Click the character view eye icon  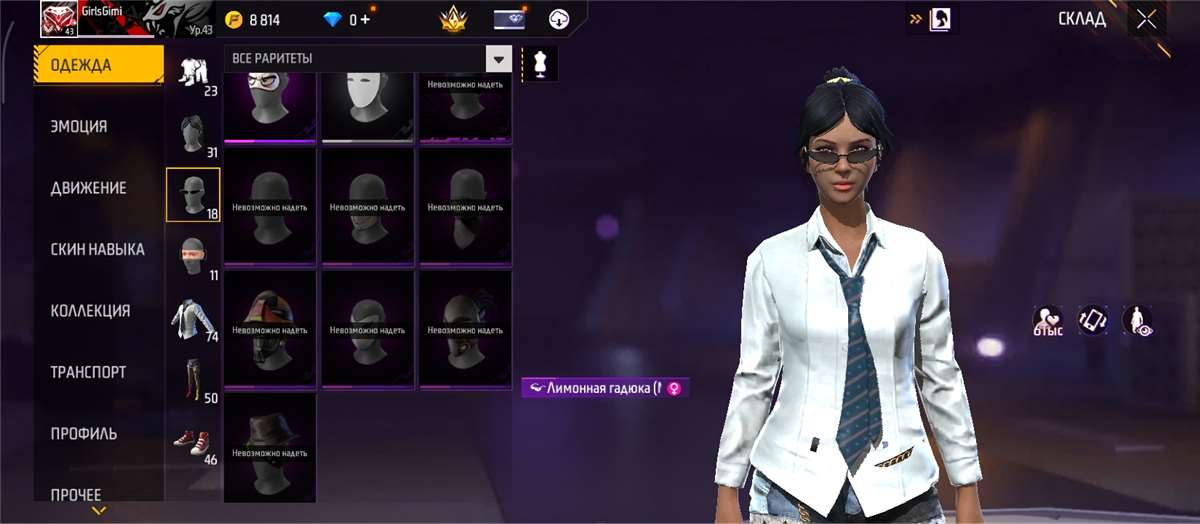[x=1136, y=319]
